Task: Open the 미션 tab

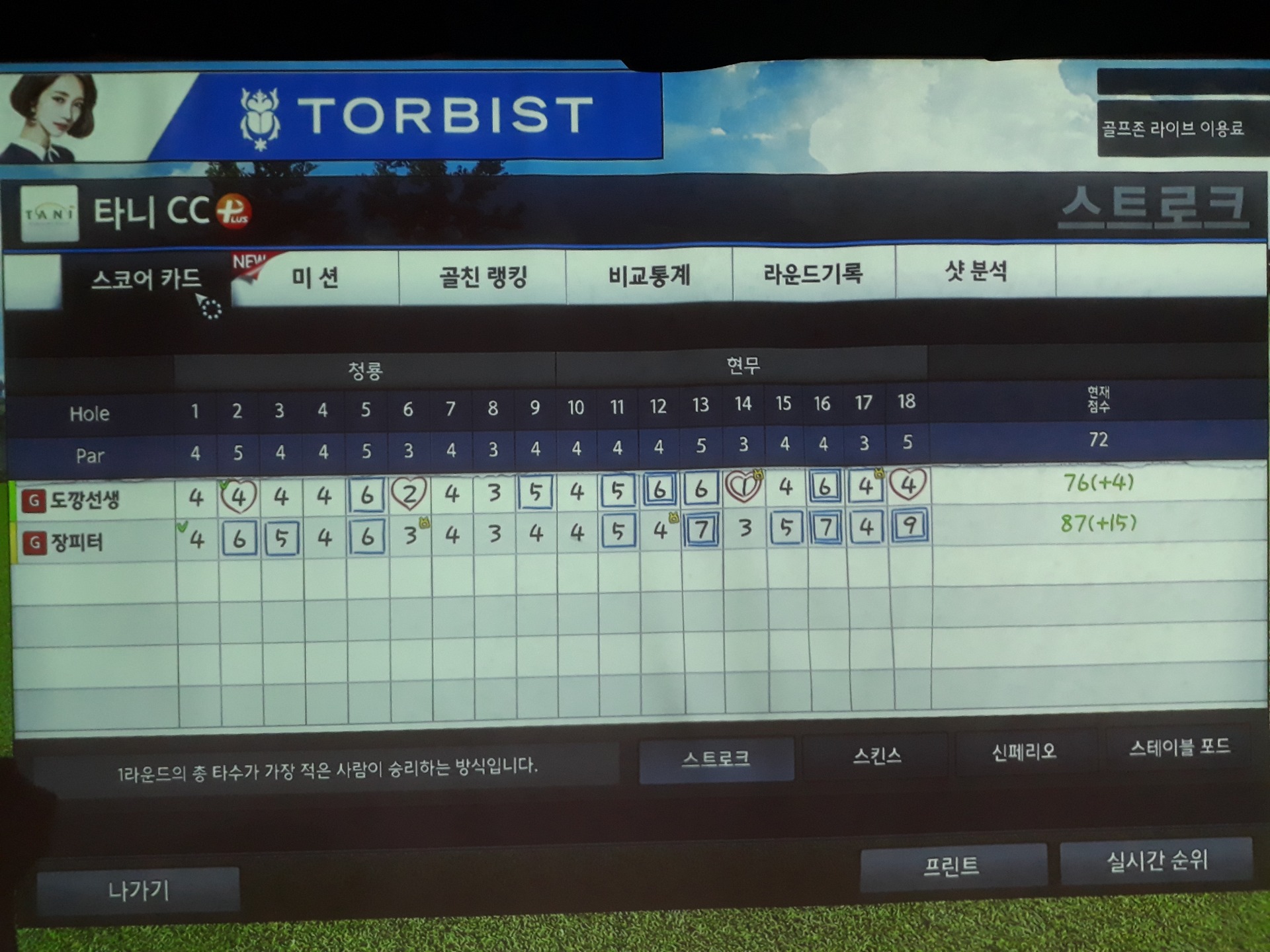Action: coord(316,277)
